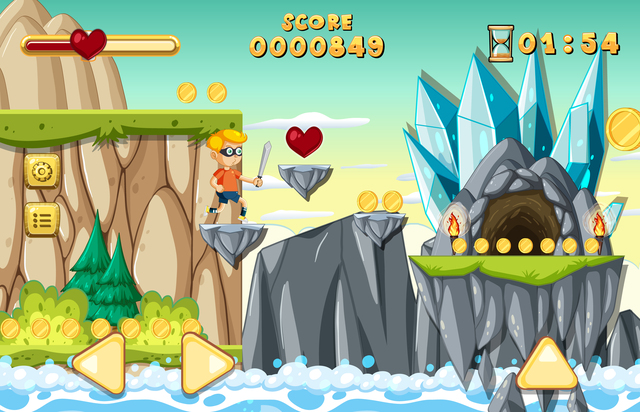Tap the right arrow move button
Screen dimensions: 640x412
point(207,363)
